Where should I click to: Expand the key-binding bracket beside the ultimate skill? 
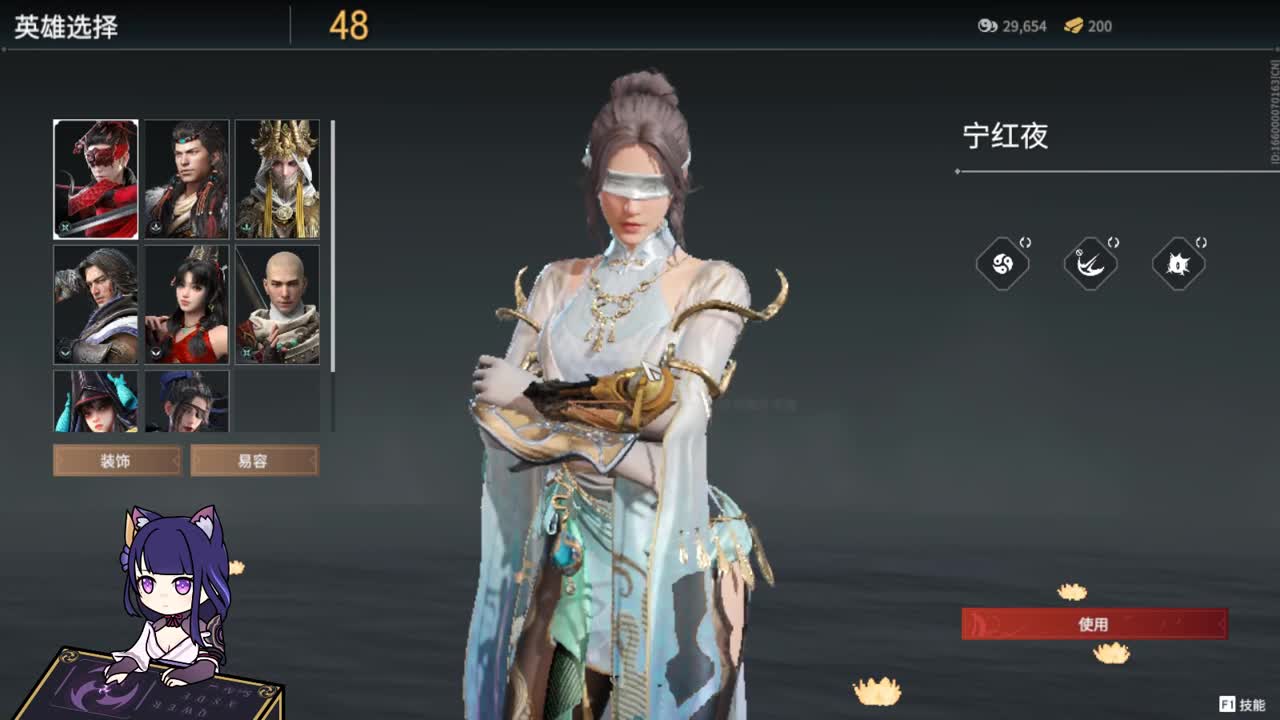pyautogui.click(x=1202, y=241)
